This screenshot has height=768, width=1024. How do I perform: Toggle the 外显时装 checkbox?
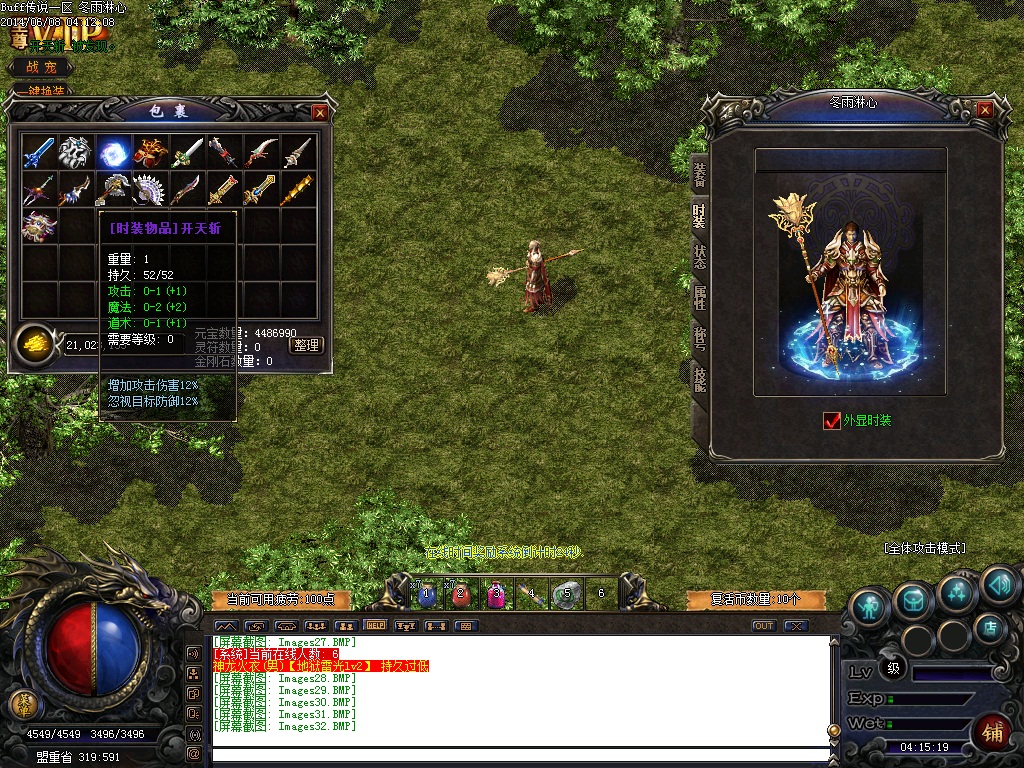(x=832, y=421)
